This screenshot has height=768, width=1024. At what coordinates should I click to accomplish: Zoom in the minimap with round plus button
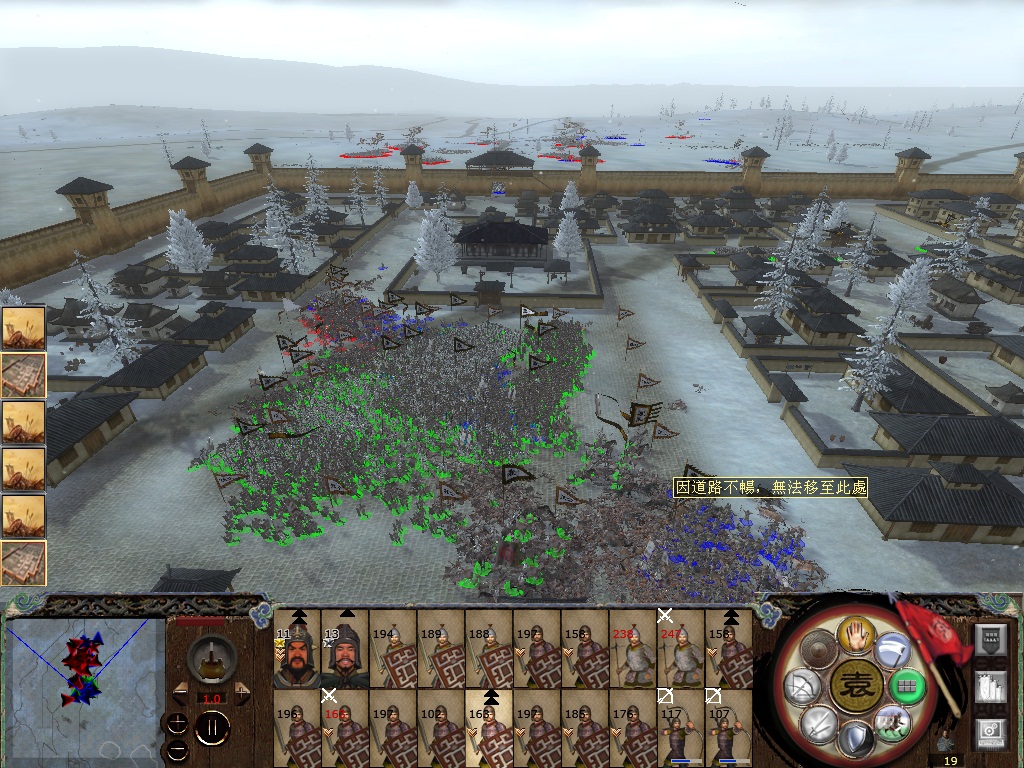pyautogui.click(x=178, y=723)
